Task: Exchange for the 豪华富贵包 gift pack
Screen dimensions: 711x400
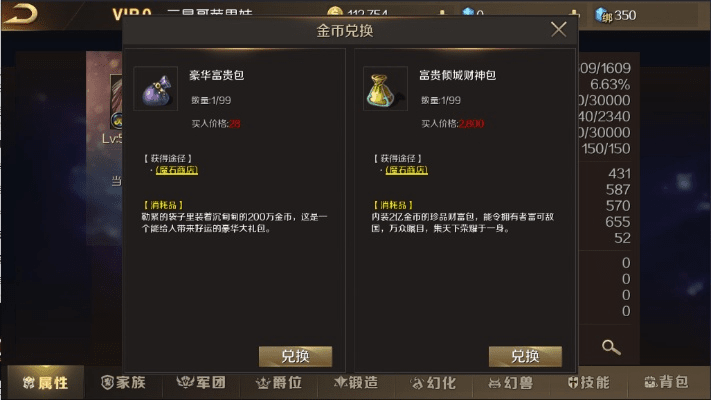Action: point(295,356)
